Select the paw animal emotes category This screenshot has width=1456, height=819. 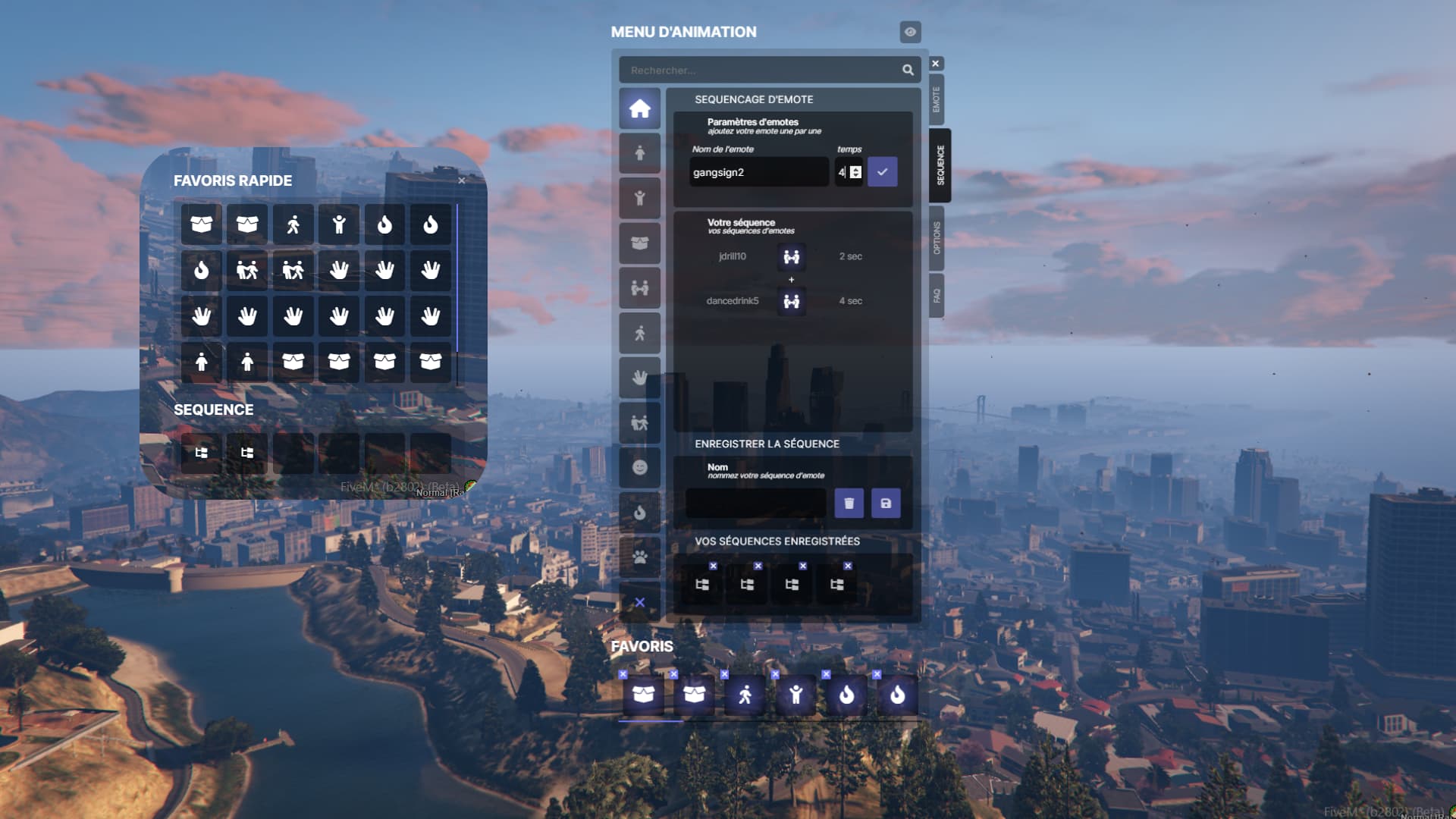tap(639, 557)
